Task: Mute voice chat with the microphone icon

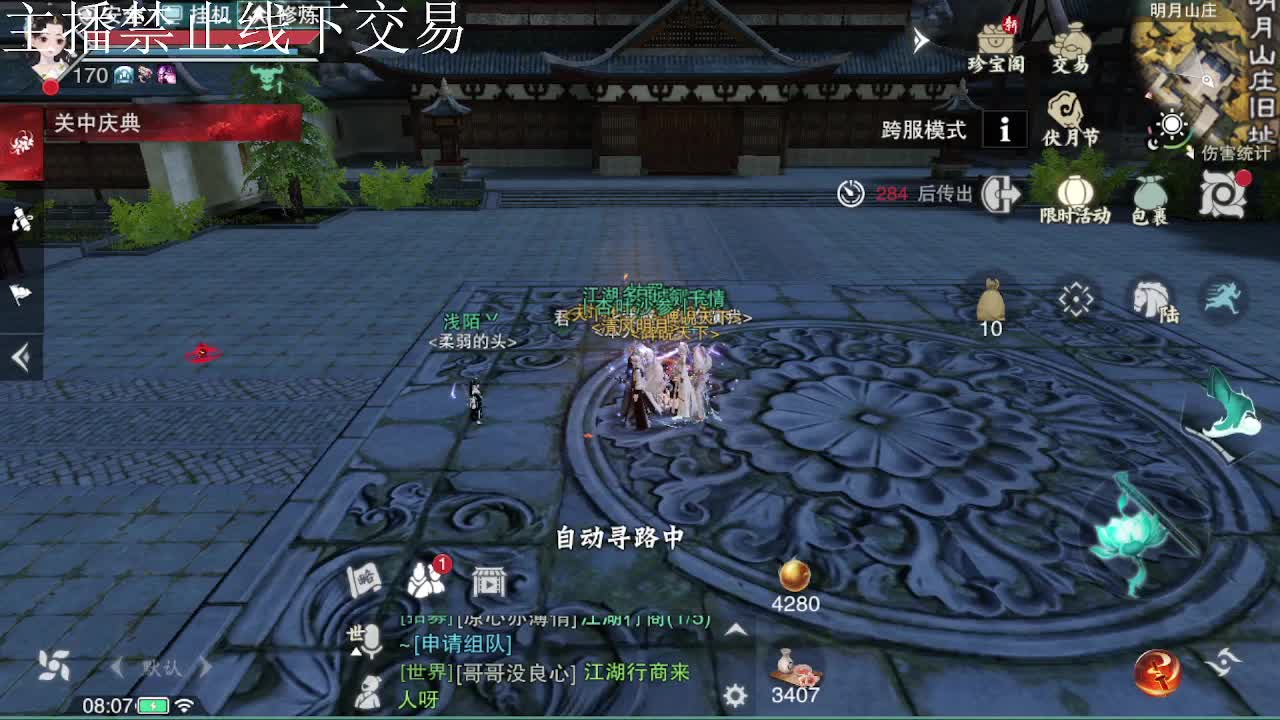Action: [372, 642]
